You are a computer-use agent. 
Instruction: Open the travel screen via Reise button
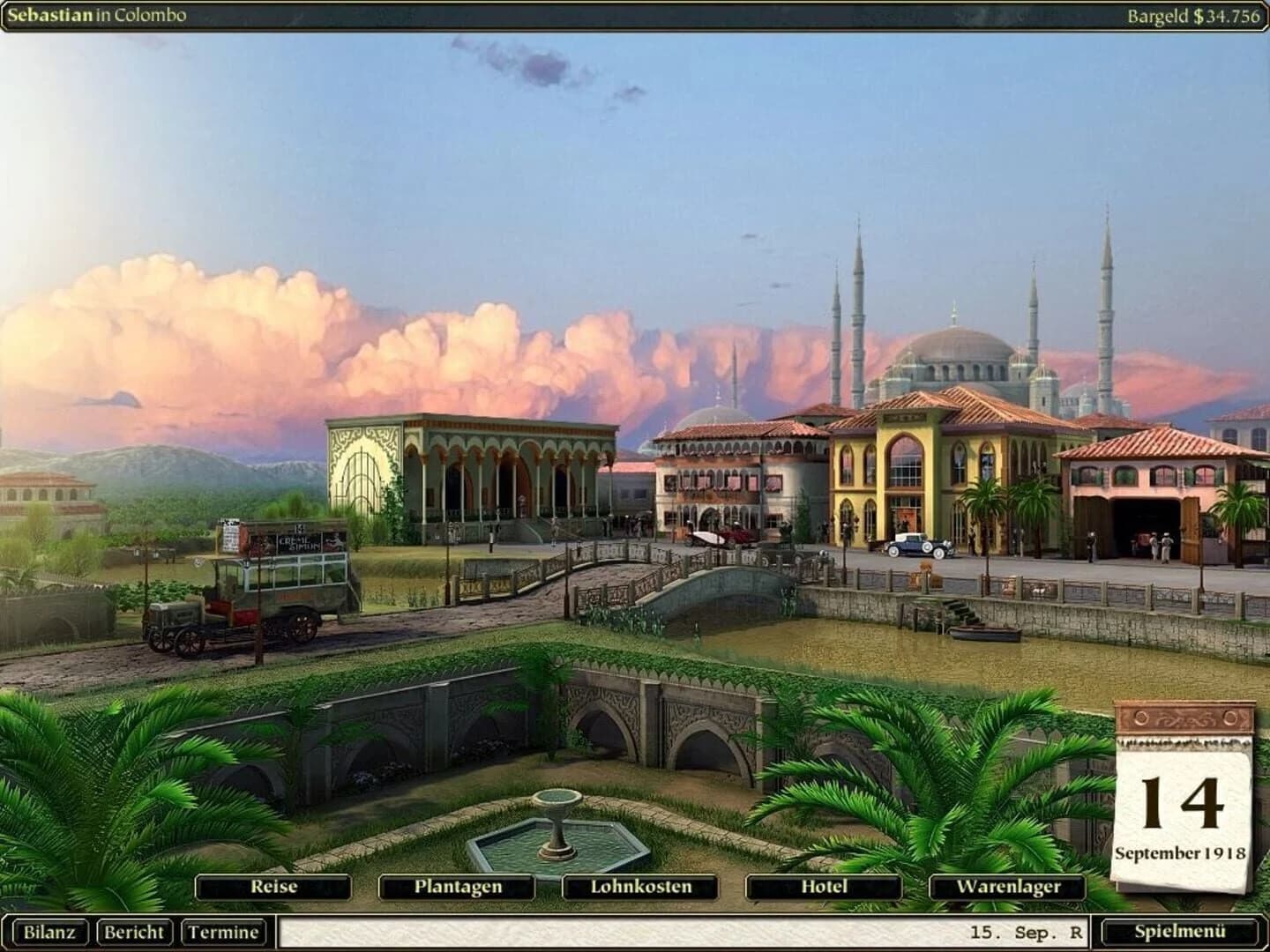[275, 887]
